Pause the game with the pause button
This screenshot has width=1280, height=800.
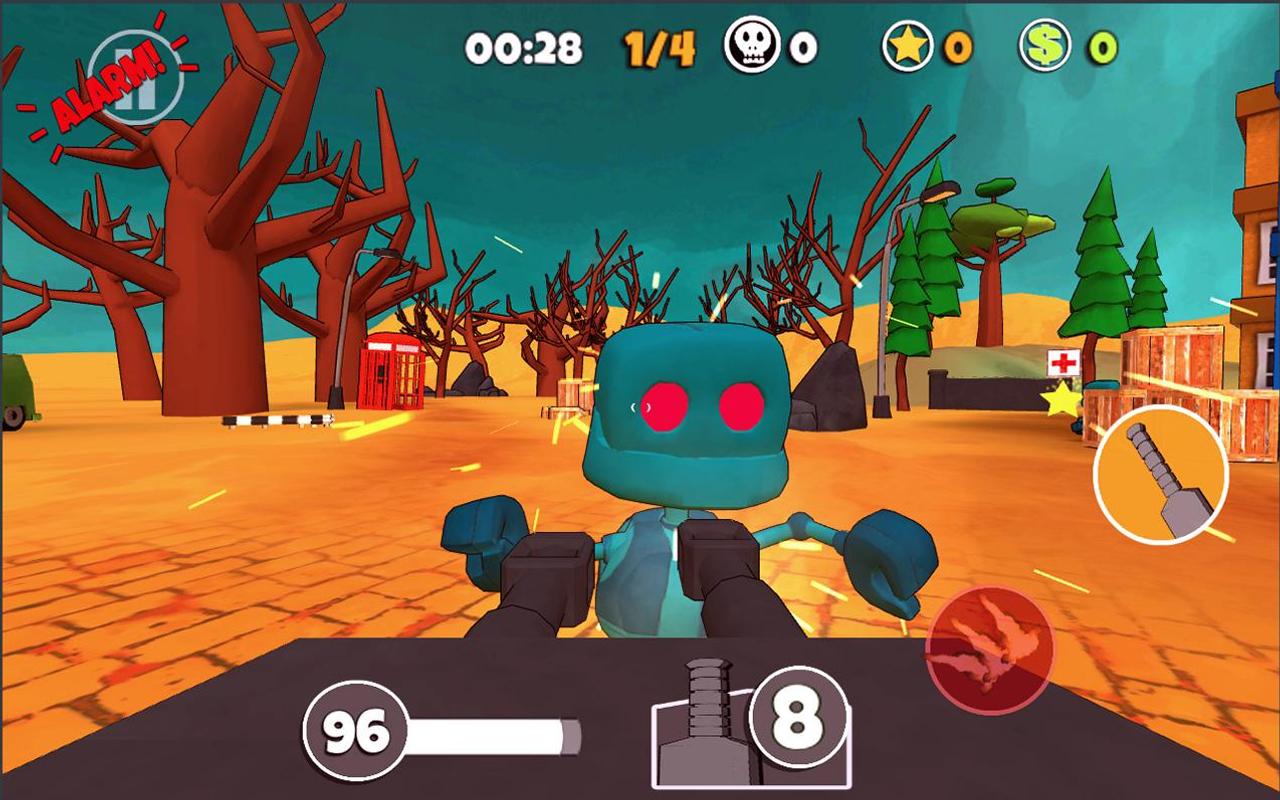pyautogui.click(x=135, y=78)
